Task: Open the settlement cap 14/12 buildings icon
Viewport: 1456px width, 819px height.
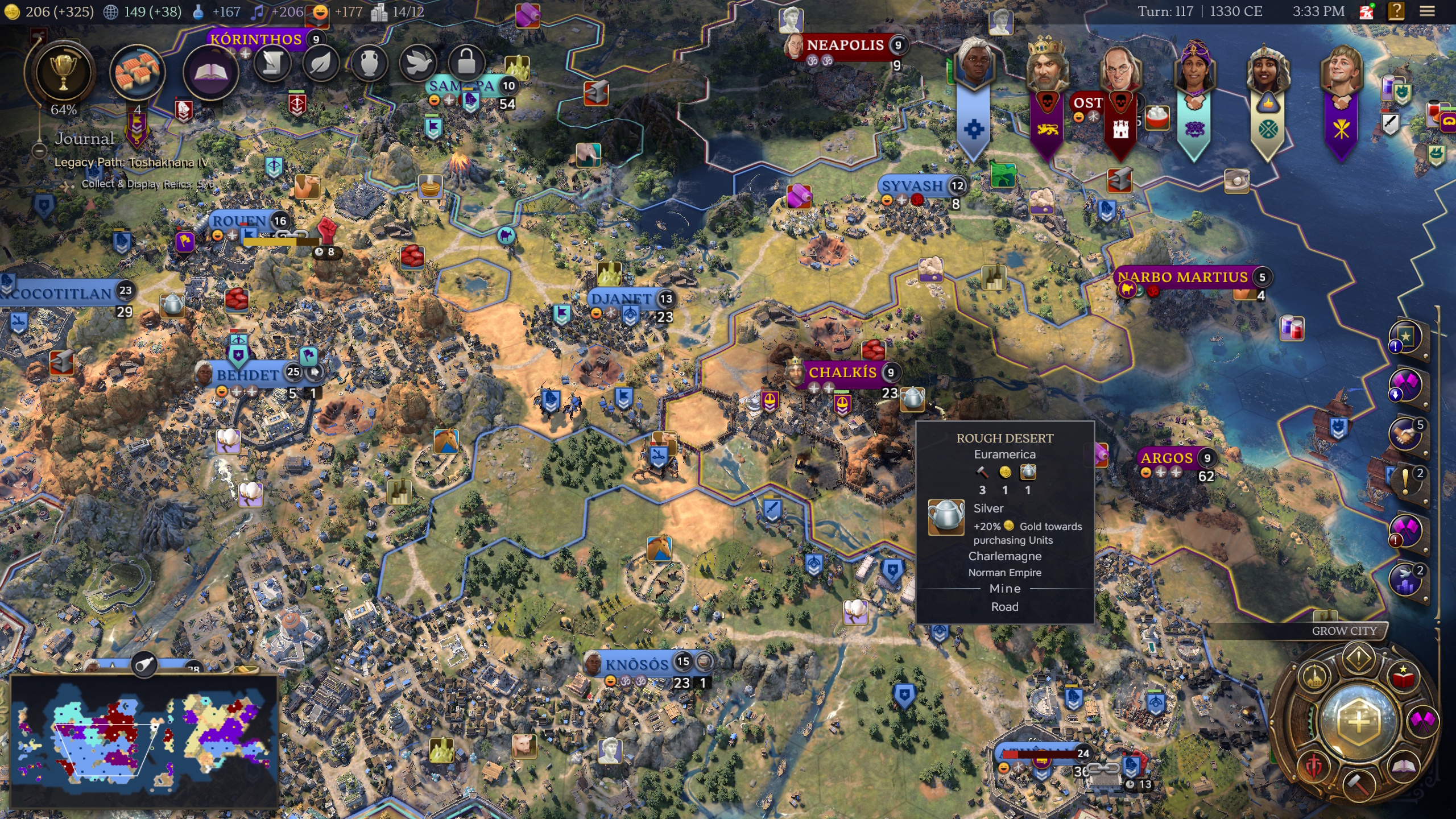Action: coord(379,12)
